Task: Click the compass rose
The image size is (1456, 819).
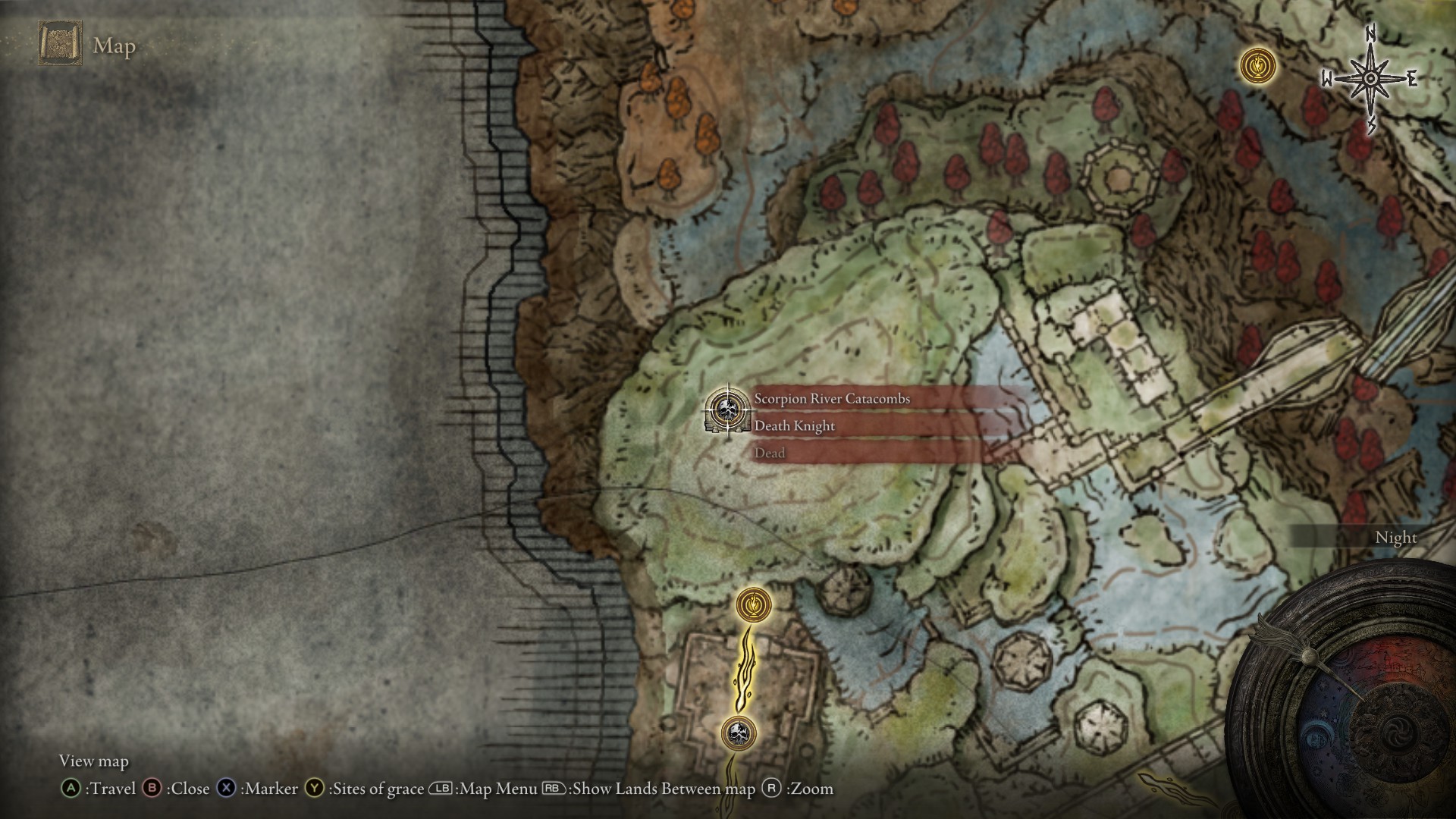Action: click(x=1370, y=79)
